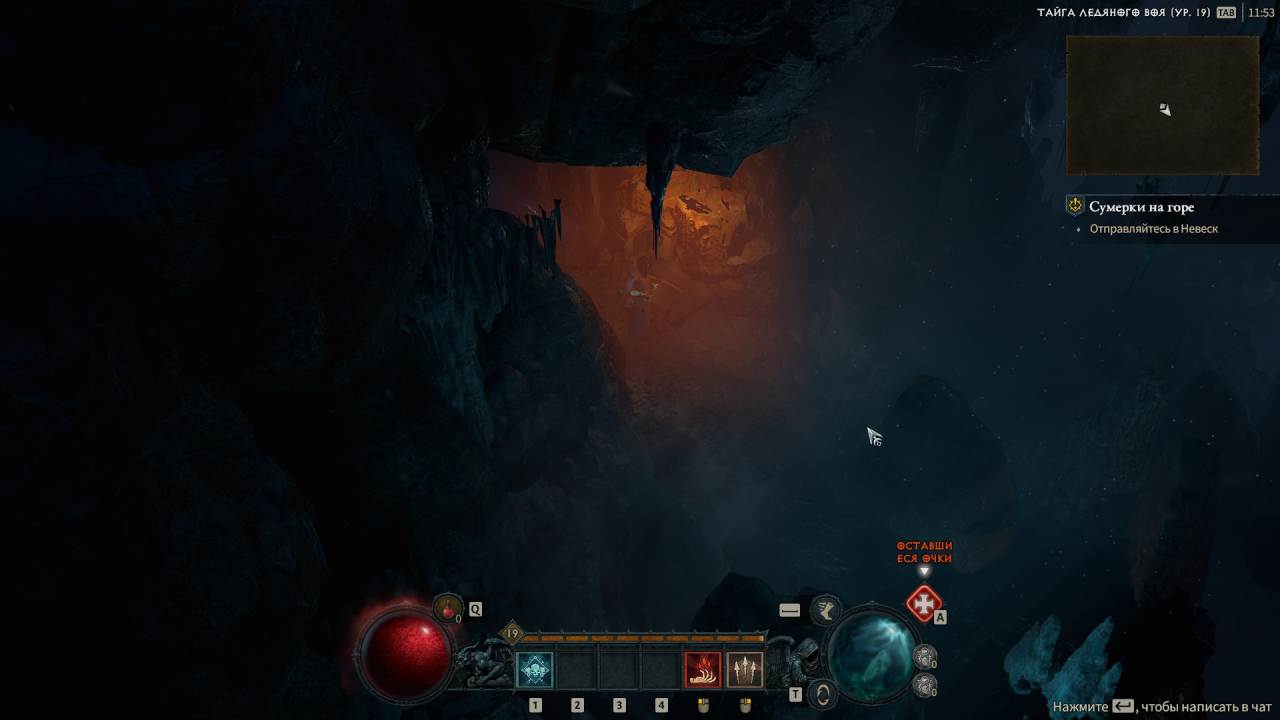Drink the healing potion

pos(448,607)
